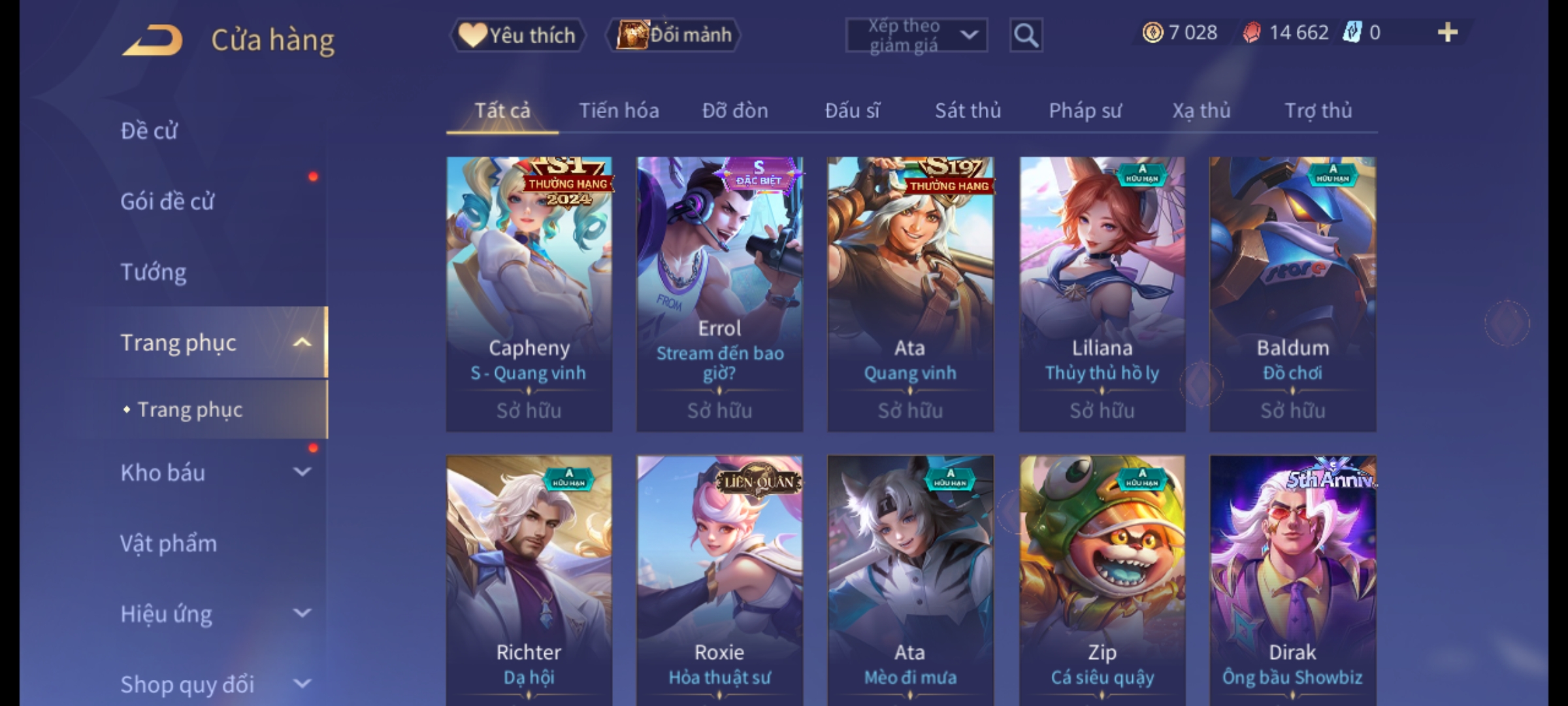This screenshot has height=706, width=1568.
Task: Select the Sát thủ category tab
Action: tap(968, 110)
